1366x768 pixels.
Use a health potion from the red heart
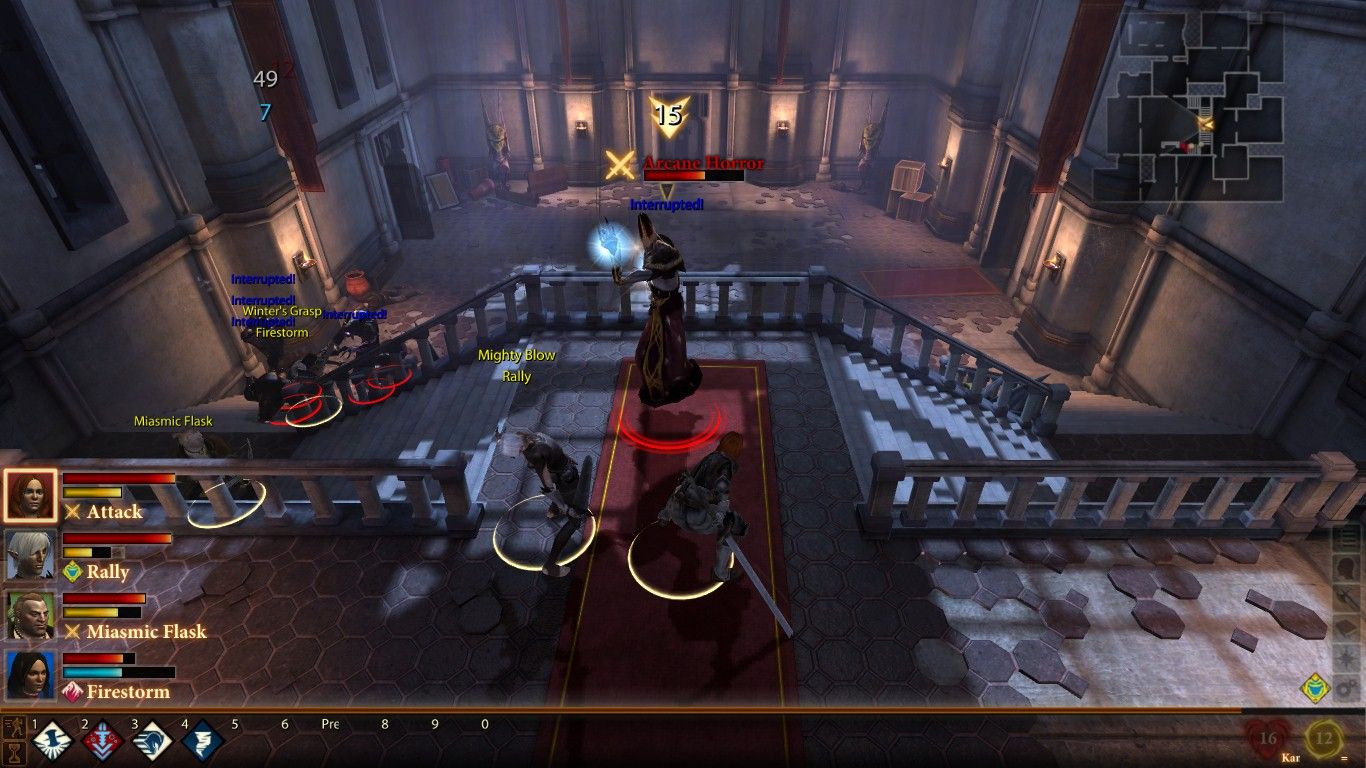pos(1267,740)
